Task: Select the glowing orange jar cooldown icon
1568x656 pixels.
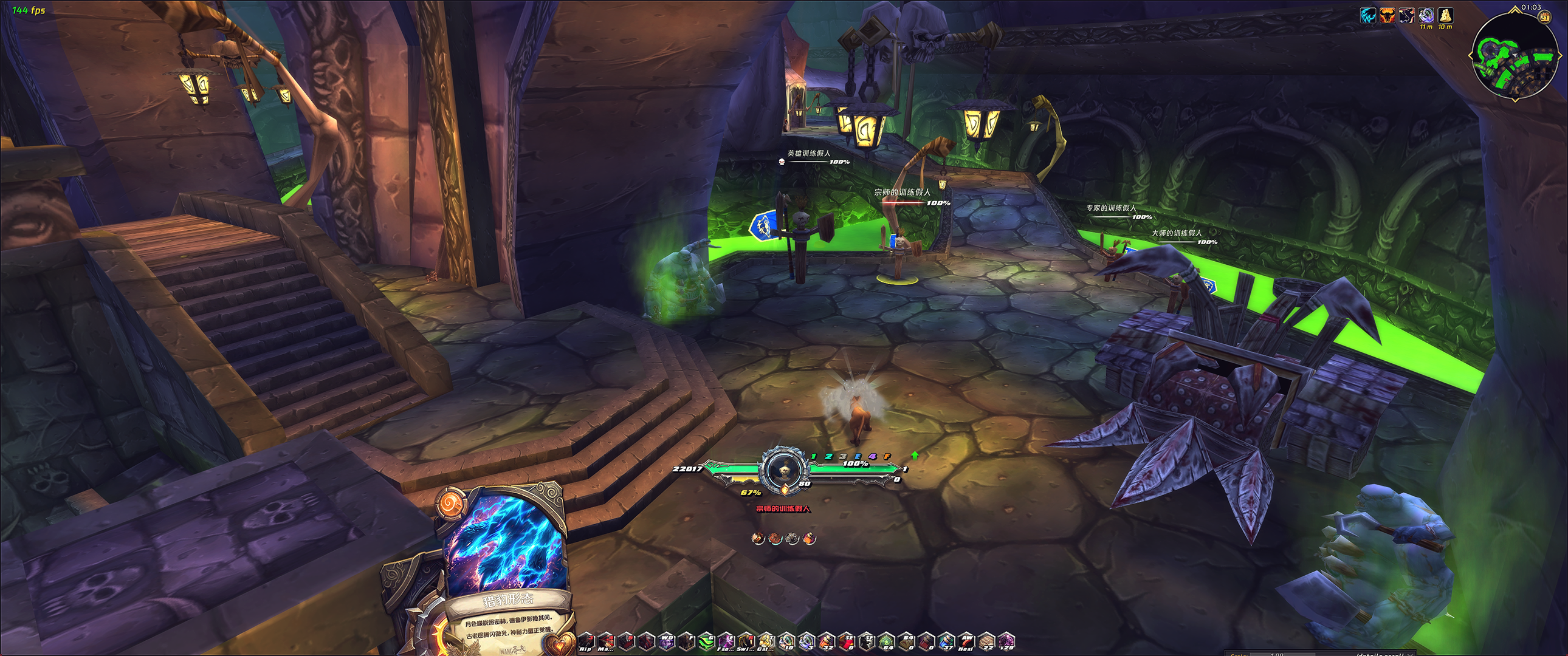Action: click(x=809, y=538)
